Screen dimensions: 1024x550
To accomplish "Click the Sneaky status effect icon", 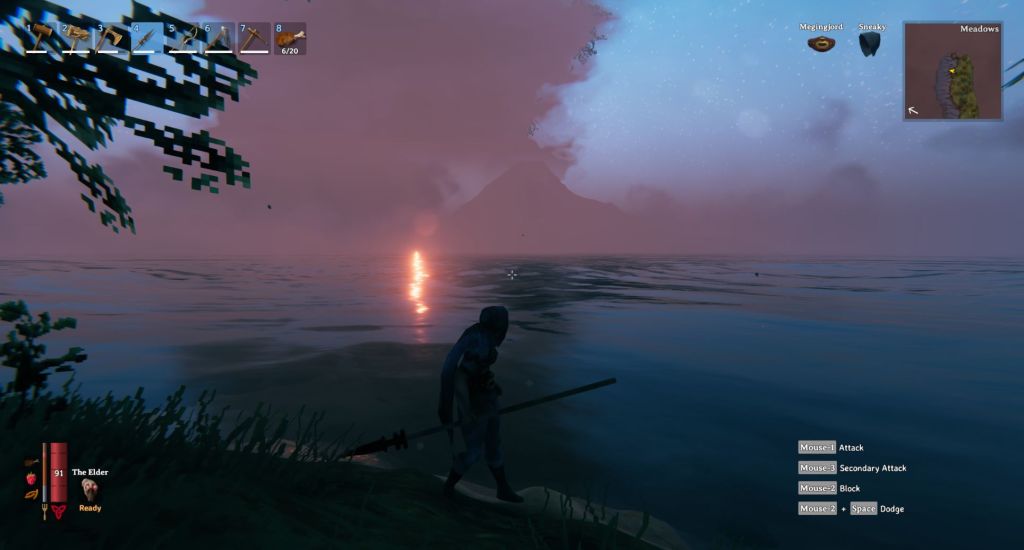I will pos(870,44).
